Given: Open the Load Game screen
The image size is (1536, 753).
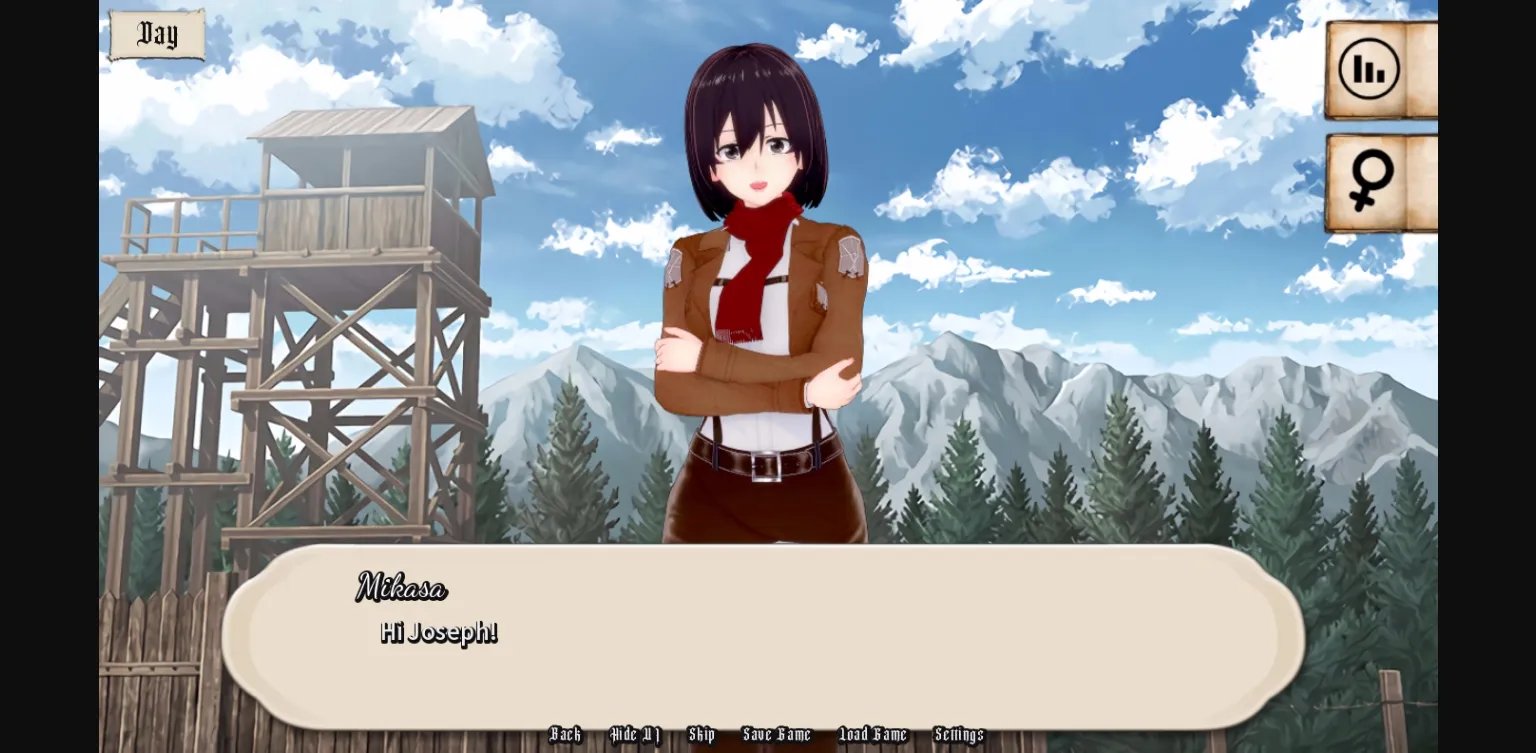Looking at the screenshot, I should (x=872, y=735).
